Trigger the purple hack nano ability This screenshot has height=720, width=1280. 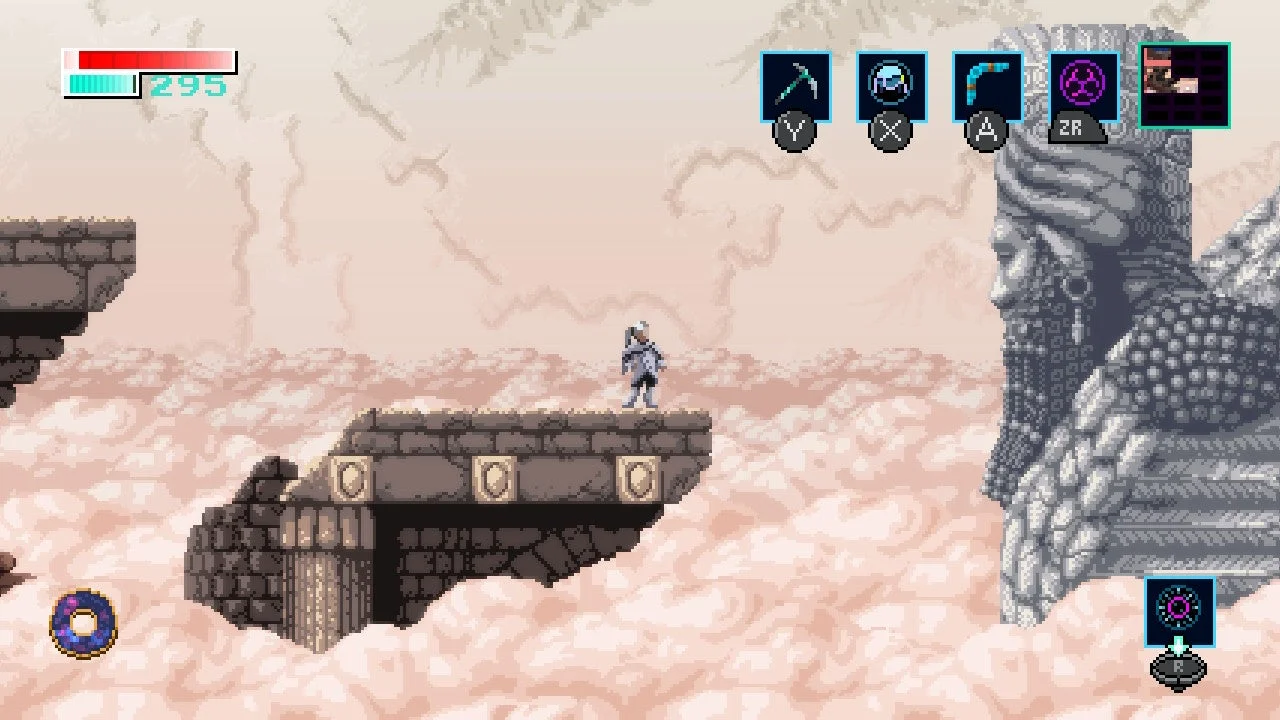(1084, 87)
